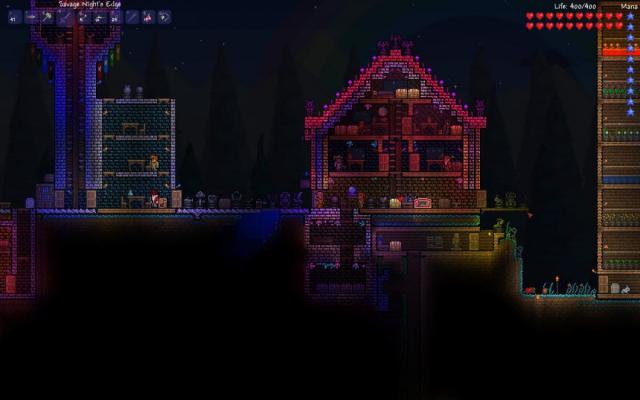This screenshot has height=400, width=640.
Task: Choose the red item hotbar slot
Action: (x=148, y=17)
